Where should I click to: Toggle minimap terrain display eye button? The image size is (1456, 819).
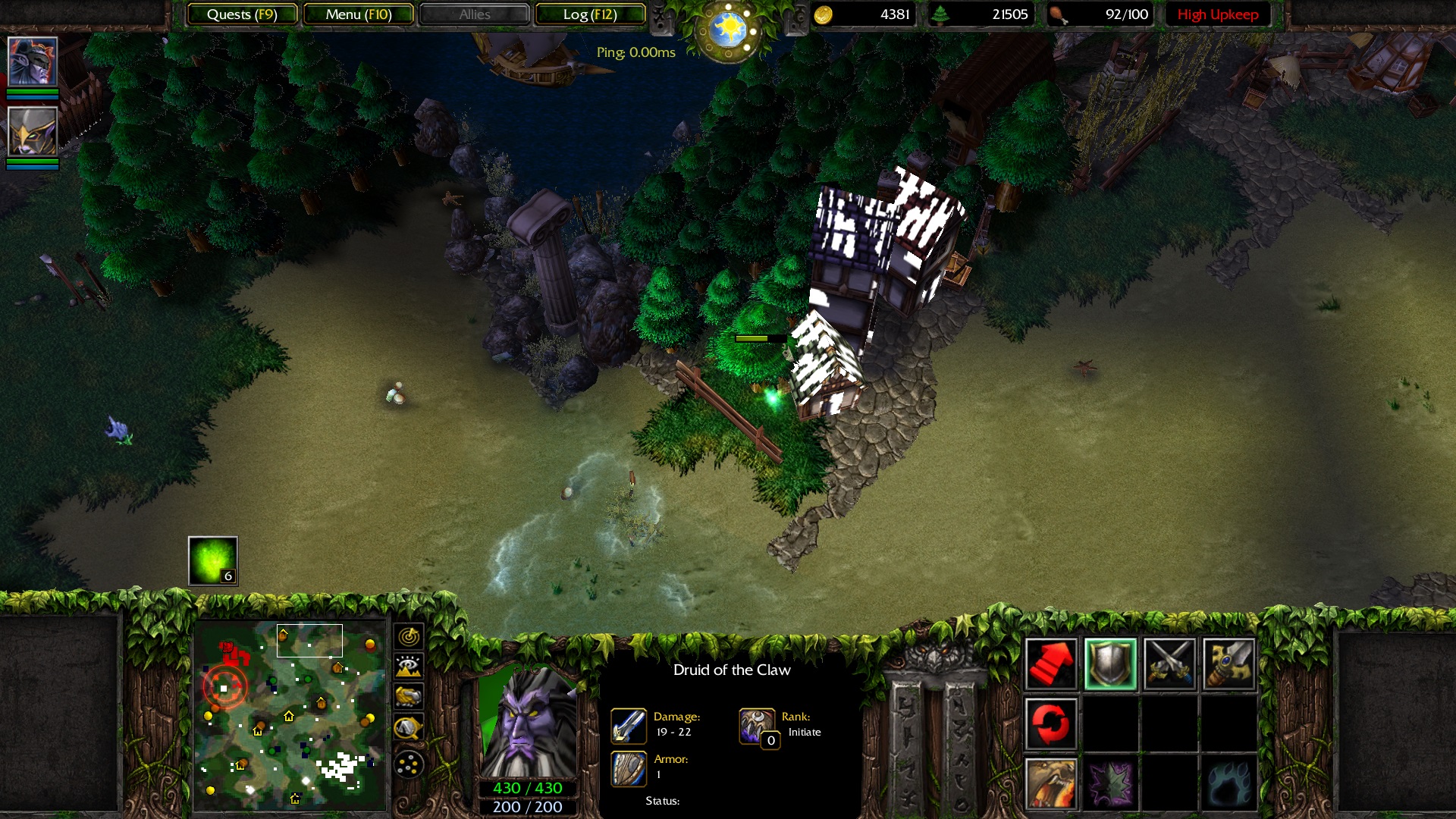point(409,667)
